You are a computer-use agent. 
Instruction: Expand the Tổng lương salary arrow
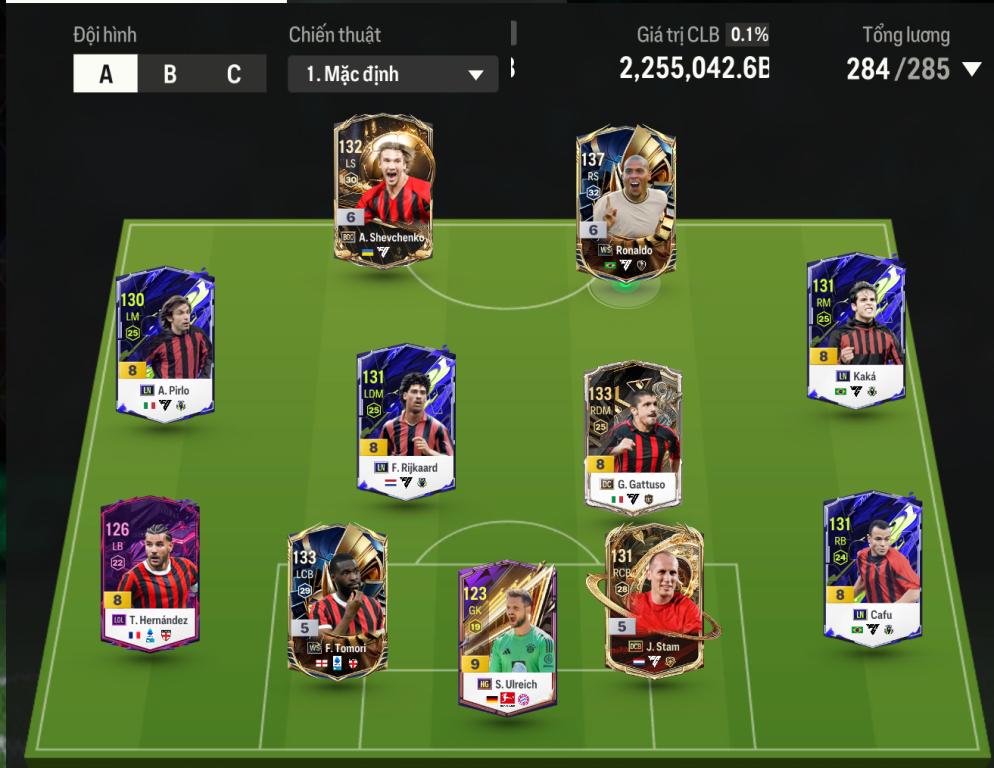972,69
